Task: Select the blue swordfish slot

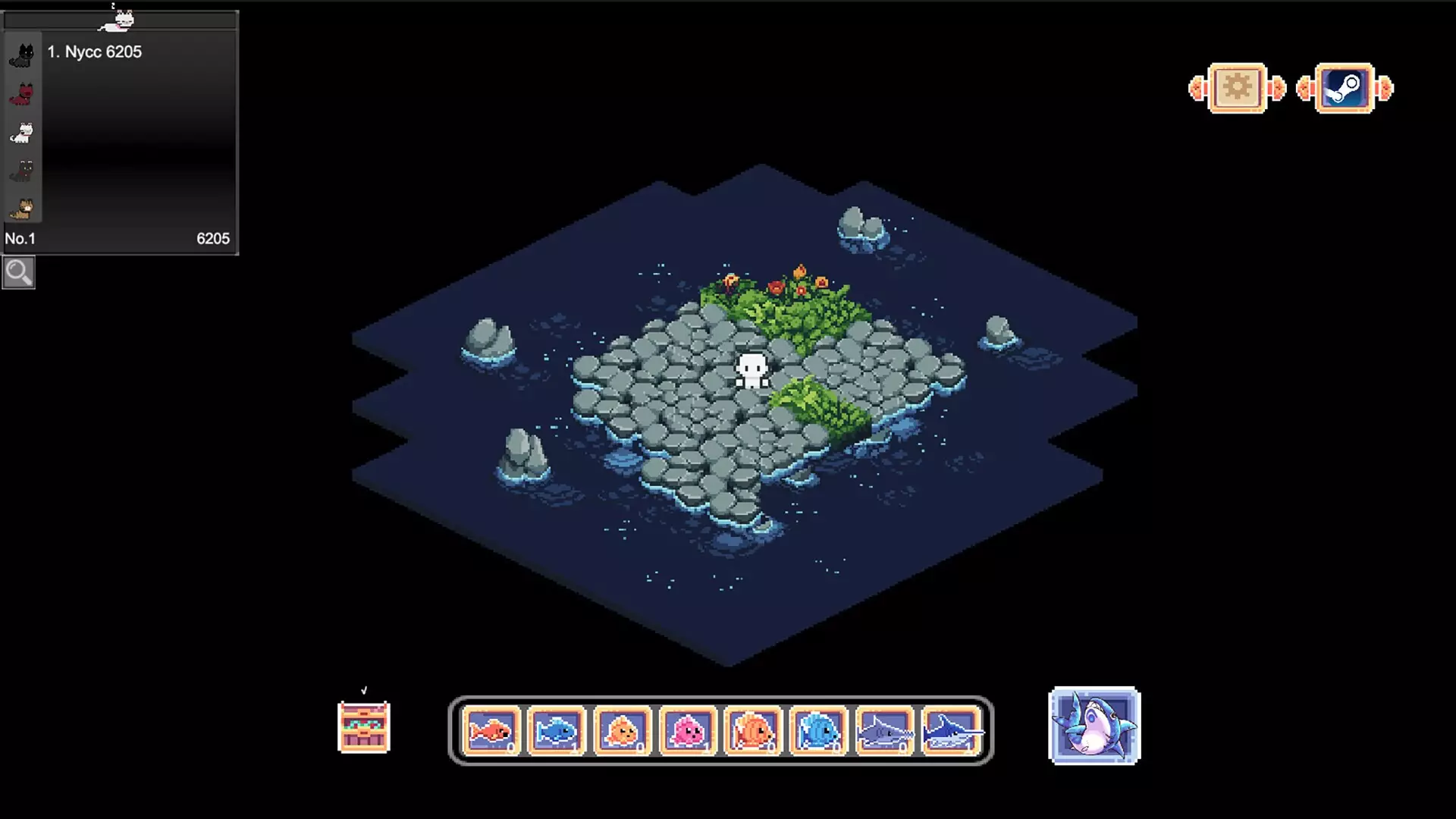Action: (951, 731)
